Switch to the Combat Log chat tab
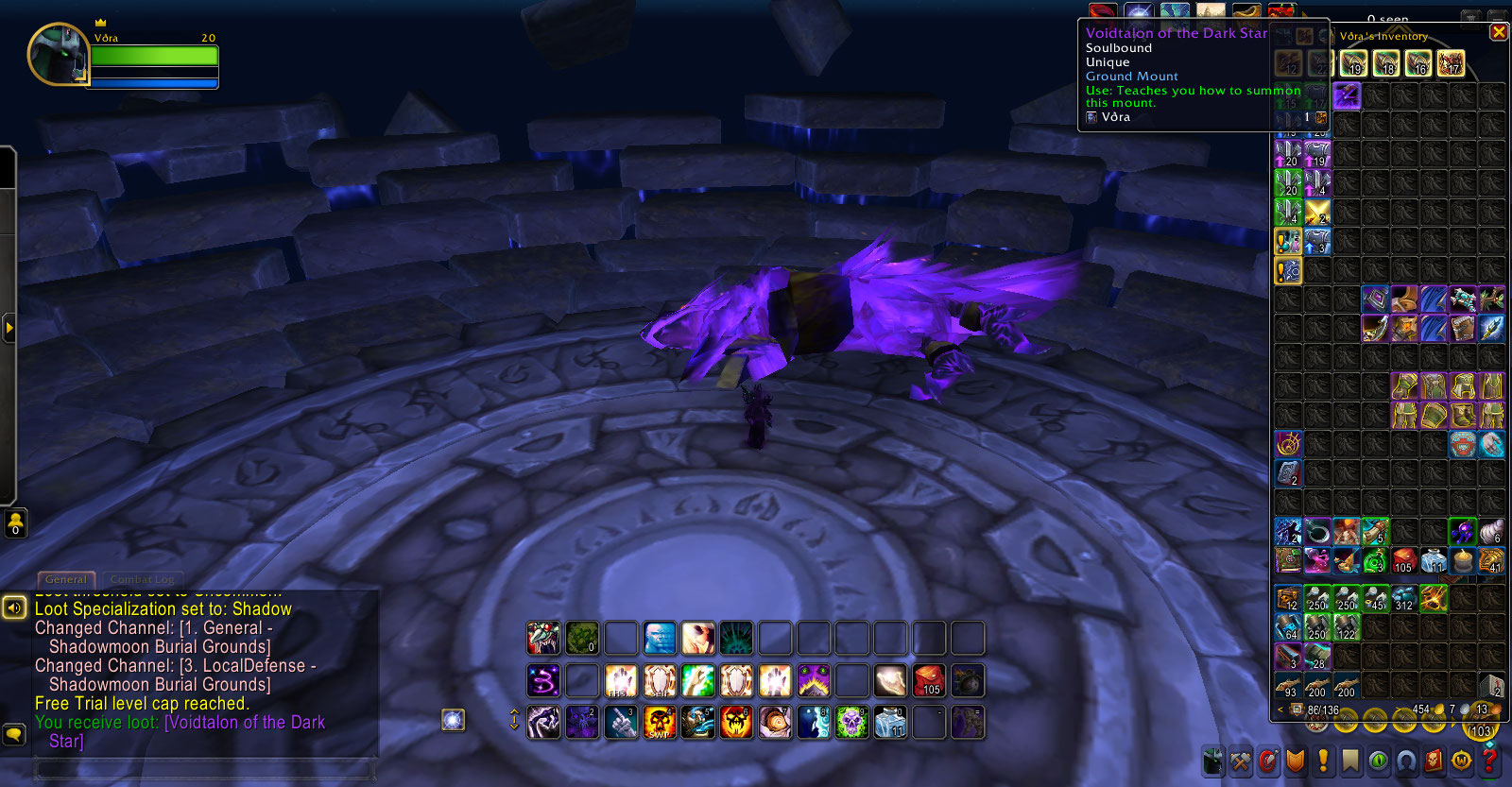This screenshot has width=1512, height=787. pyautogui.click(x=142, y=579)
